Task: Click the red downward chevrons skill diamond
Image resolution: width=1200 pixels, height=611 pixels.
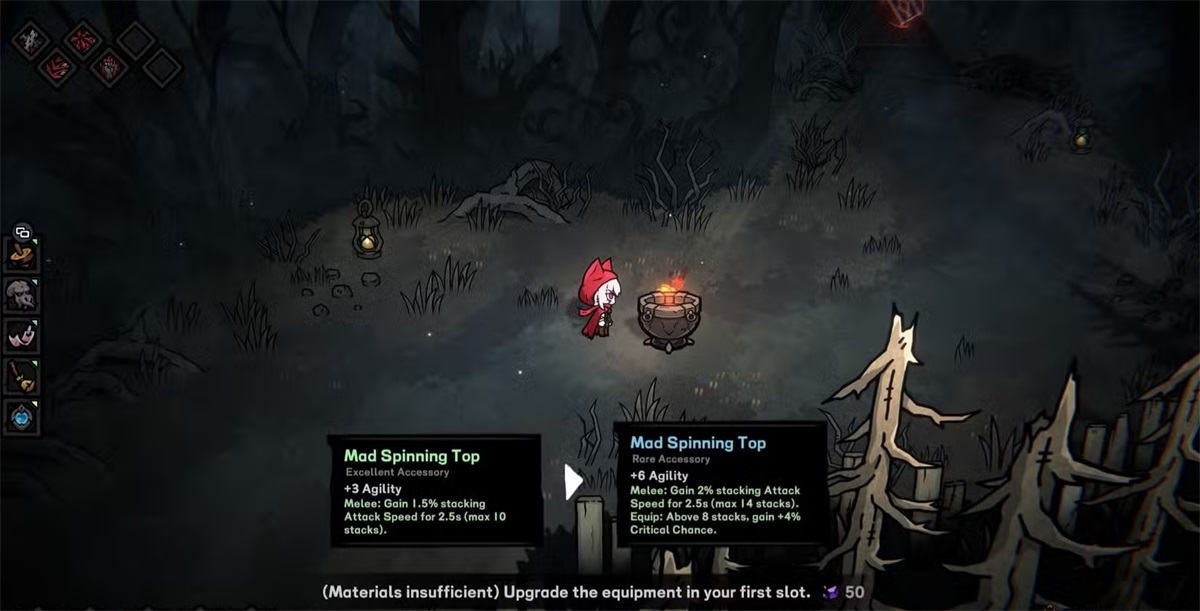Action: pos(56,68)
